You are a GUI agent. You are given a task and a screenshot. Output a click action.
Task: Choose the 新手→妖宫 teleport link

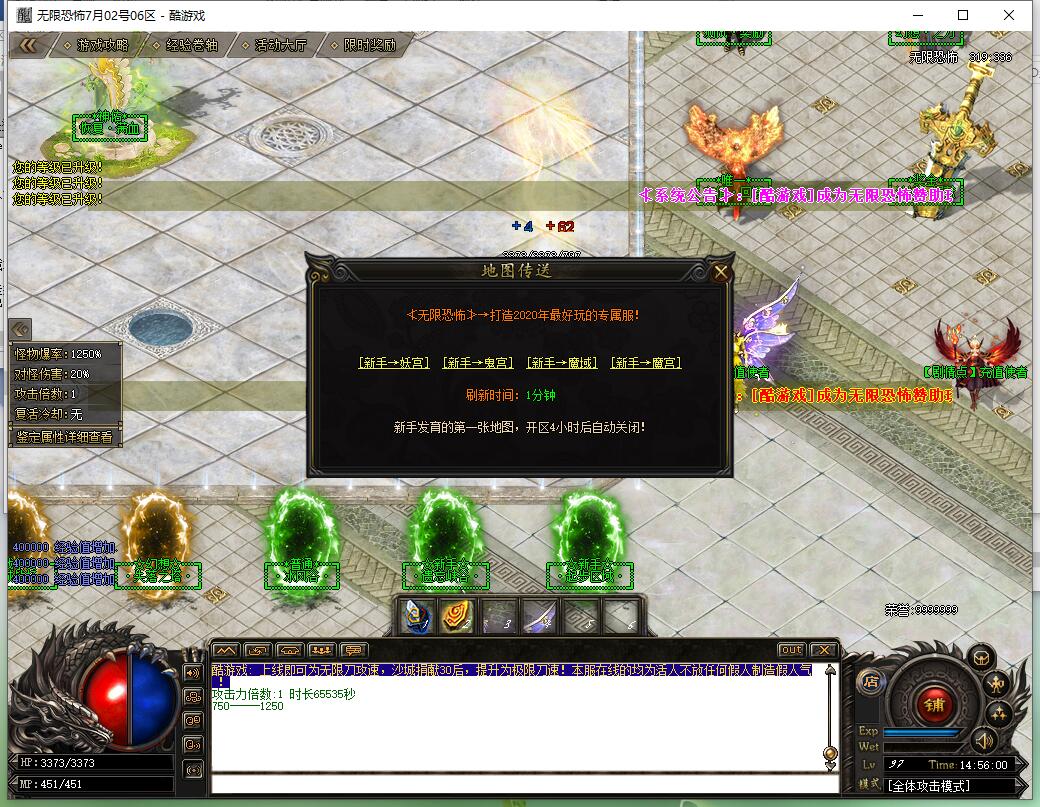click(x=395, y=363)
